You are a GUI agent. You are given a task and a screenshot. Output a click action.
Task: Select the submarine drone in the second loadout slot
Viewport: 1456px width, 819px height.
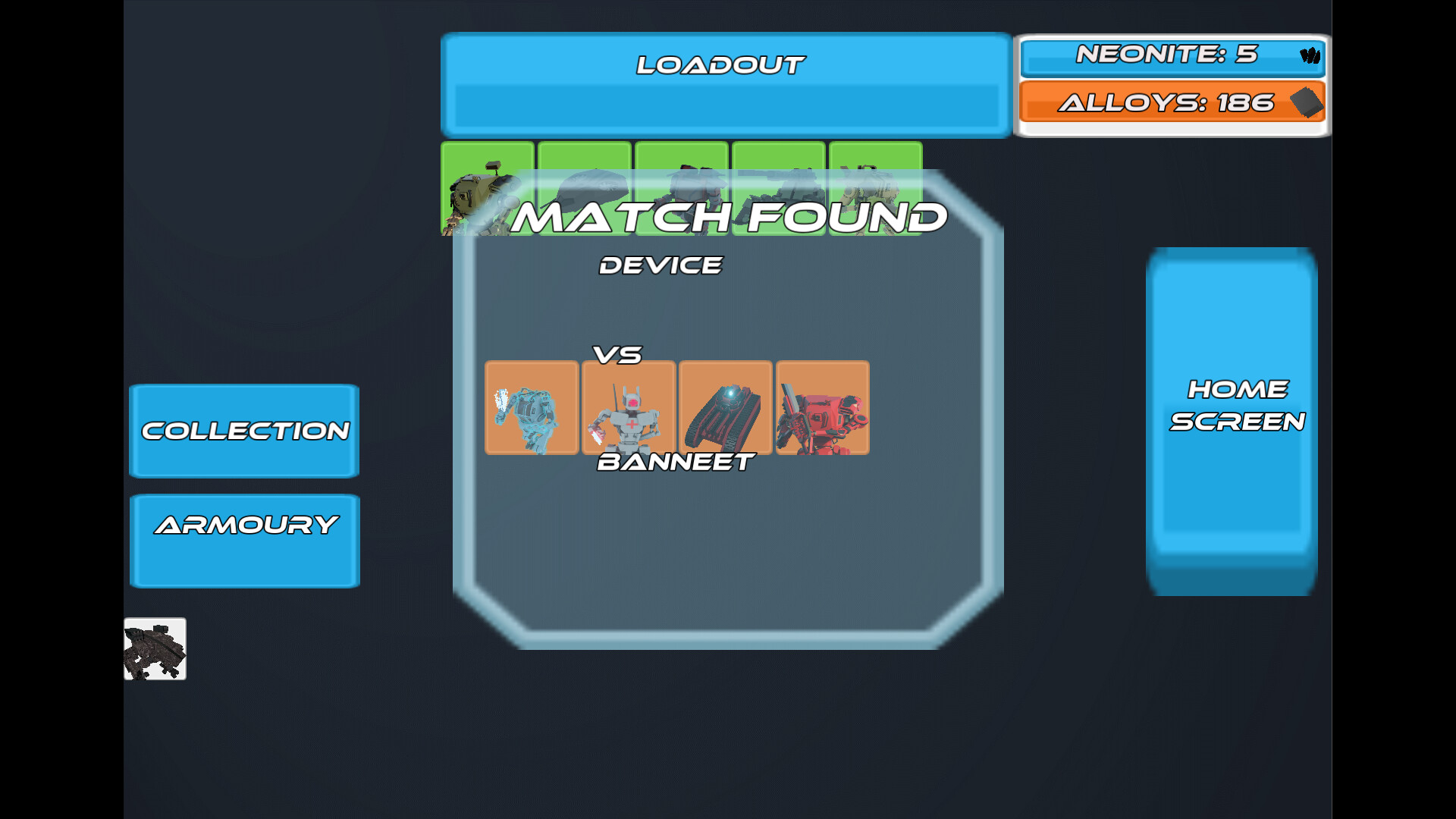584,188
